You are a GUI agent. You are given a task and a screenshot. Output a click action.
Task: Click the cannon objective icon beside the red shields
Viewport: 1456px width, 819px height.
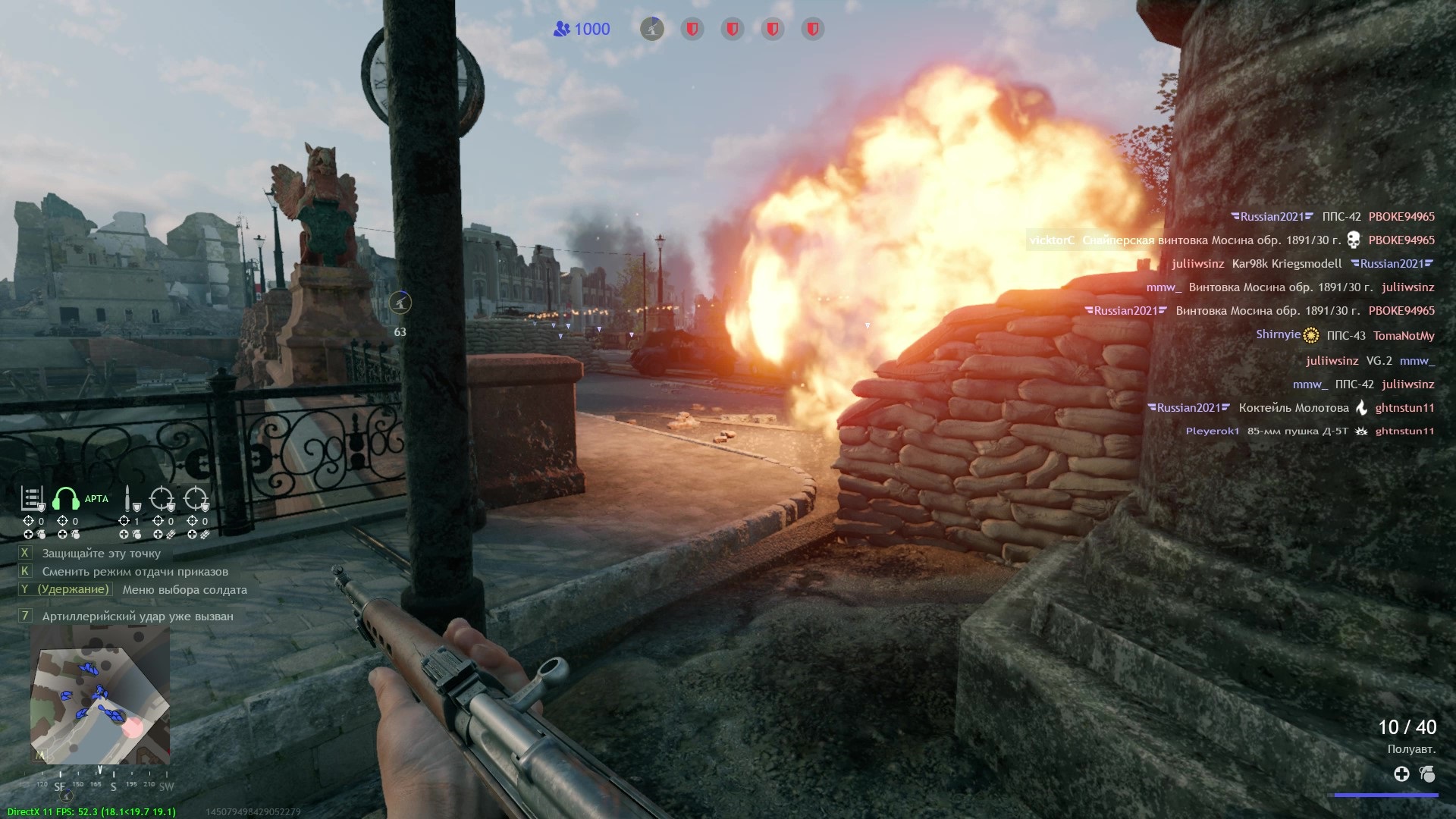pos(651,30)
